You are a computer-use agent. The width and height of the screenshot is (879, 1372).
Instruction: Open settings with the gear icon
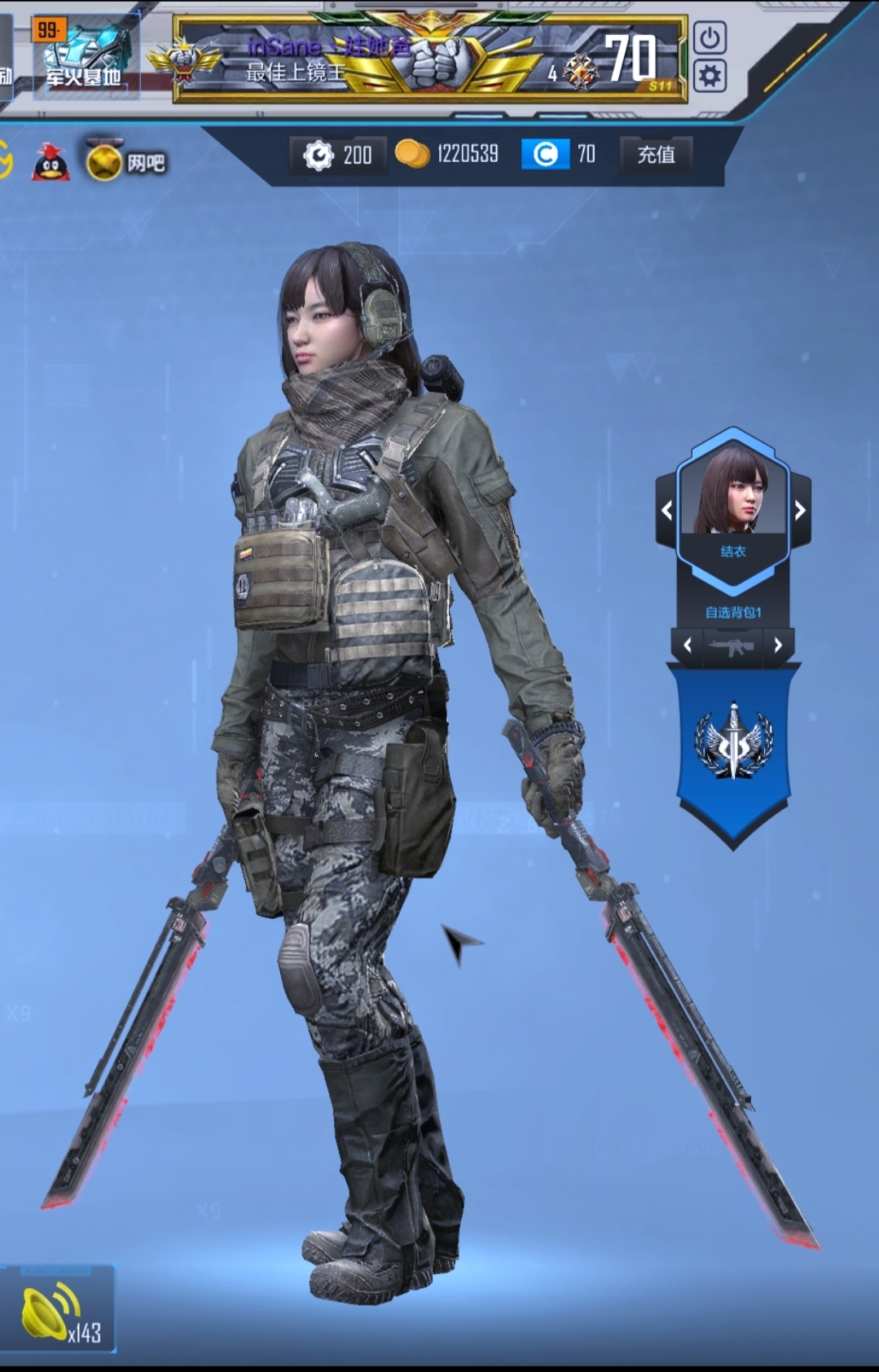[x=710, y=77]
